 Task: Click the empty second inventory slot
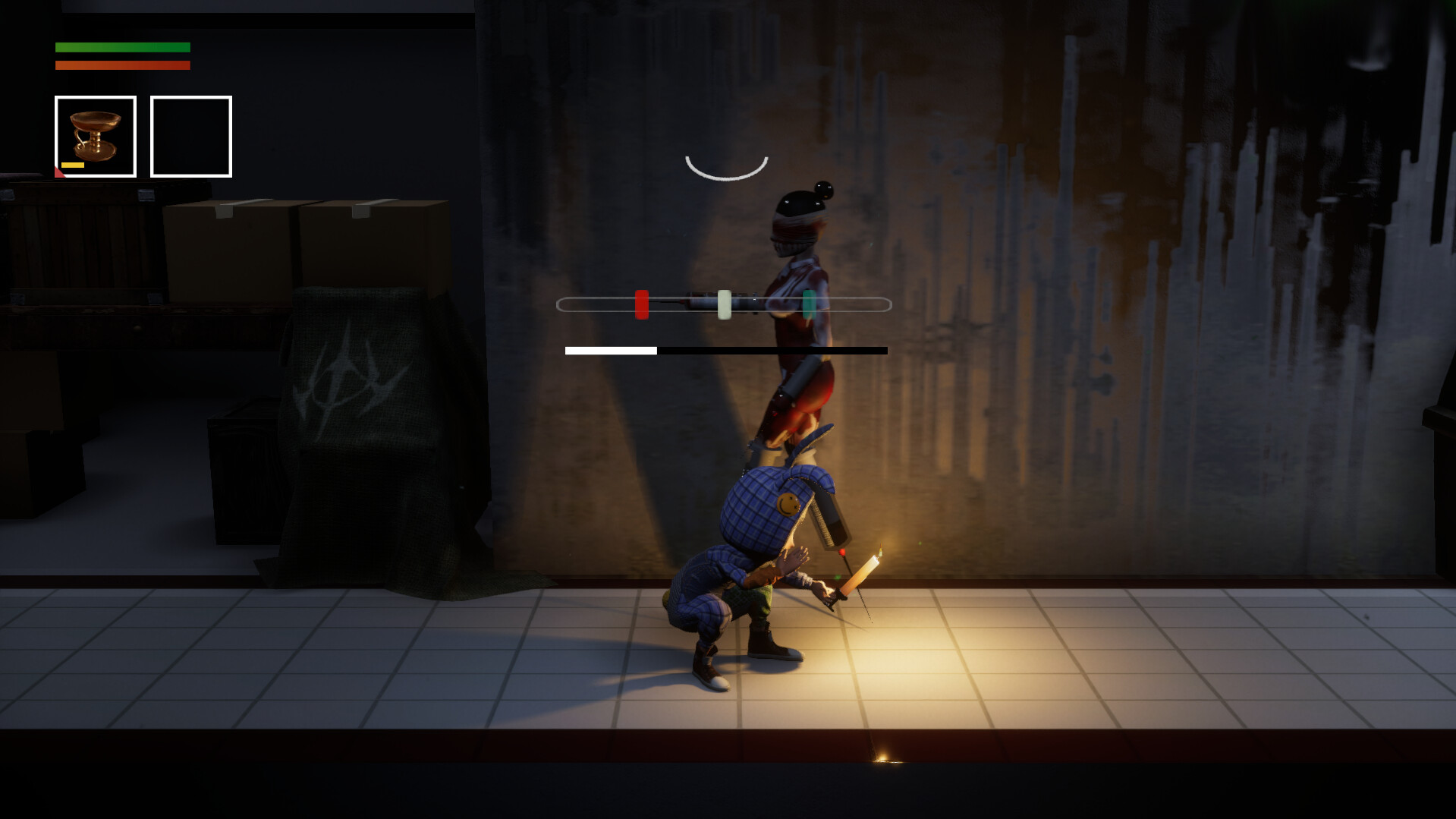point(190,135)
